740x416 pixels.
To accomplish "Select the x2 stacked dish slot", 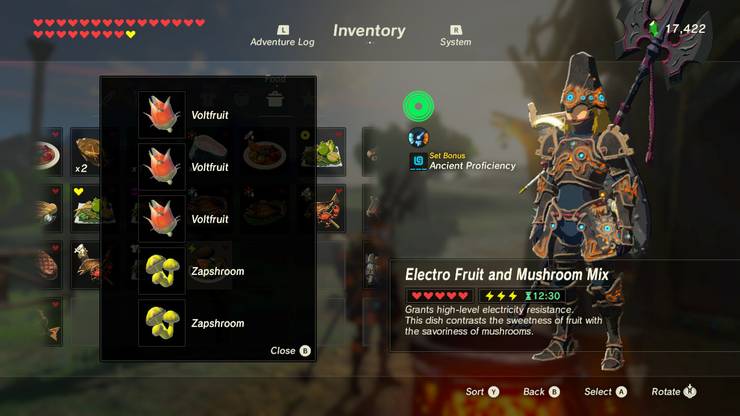I will pyautogui.click(x=85, y=153).
